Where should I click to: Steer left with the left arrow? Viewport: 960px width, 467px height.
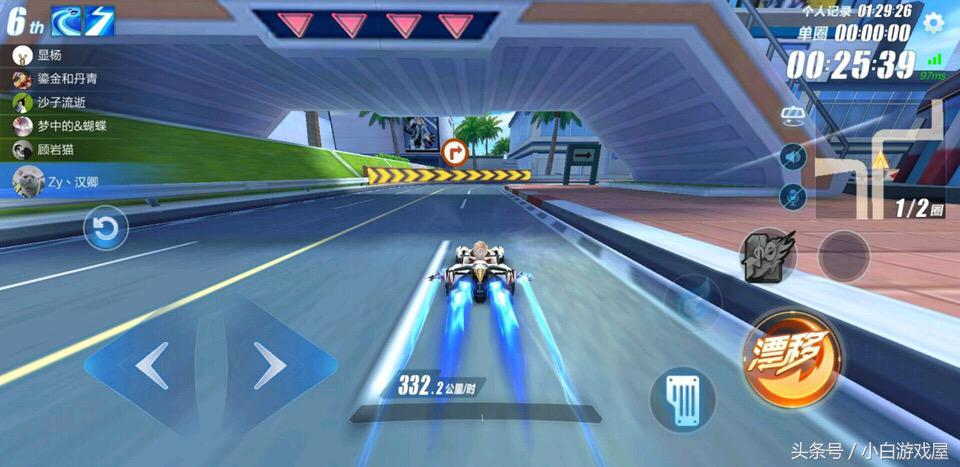tap(152, 366)
